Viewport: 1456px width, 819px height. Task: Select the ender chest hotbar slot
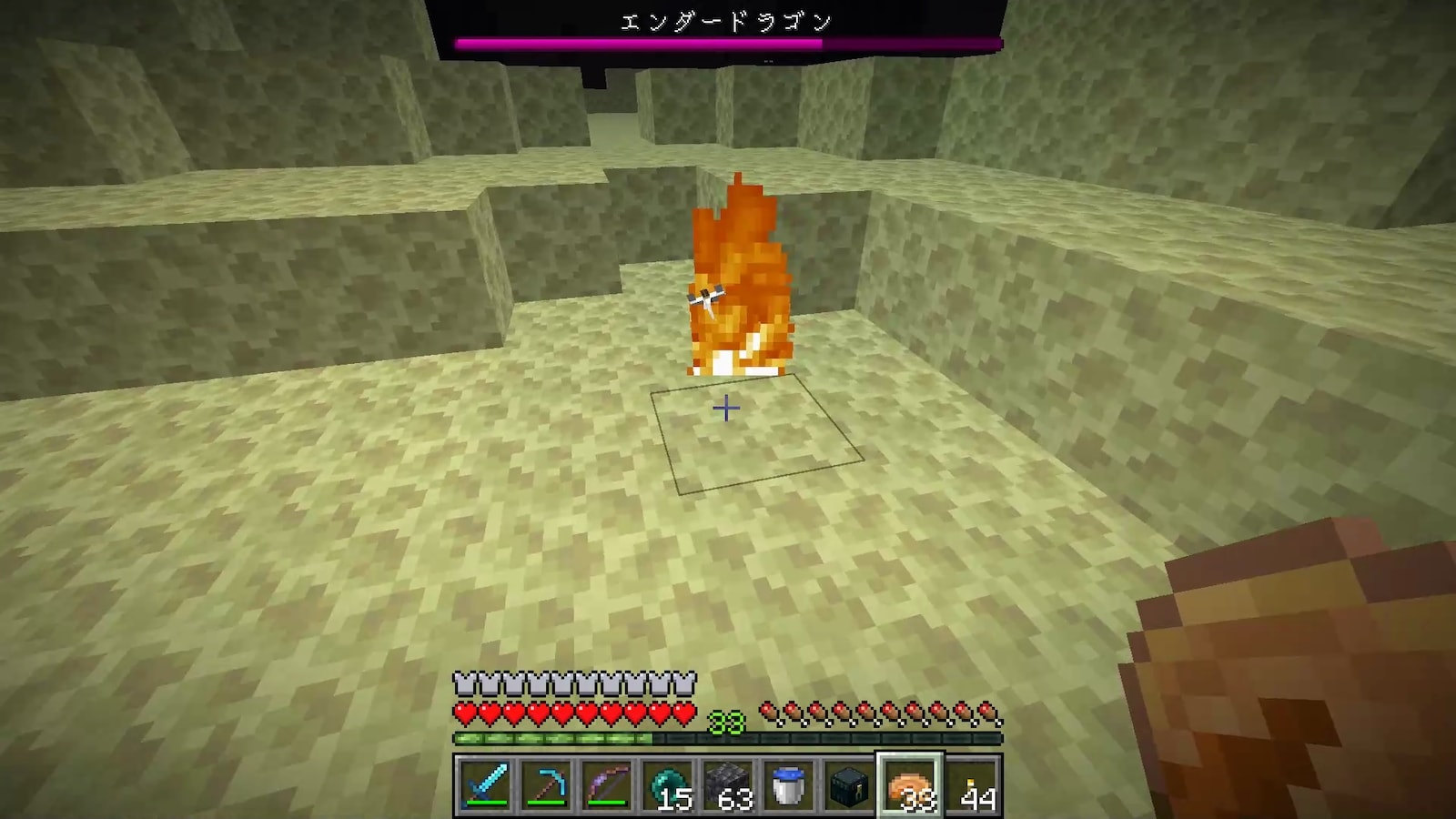(x=849, y=784)
